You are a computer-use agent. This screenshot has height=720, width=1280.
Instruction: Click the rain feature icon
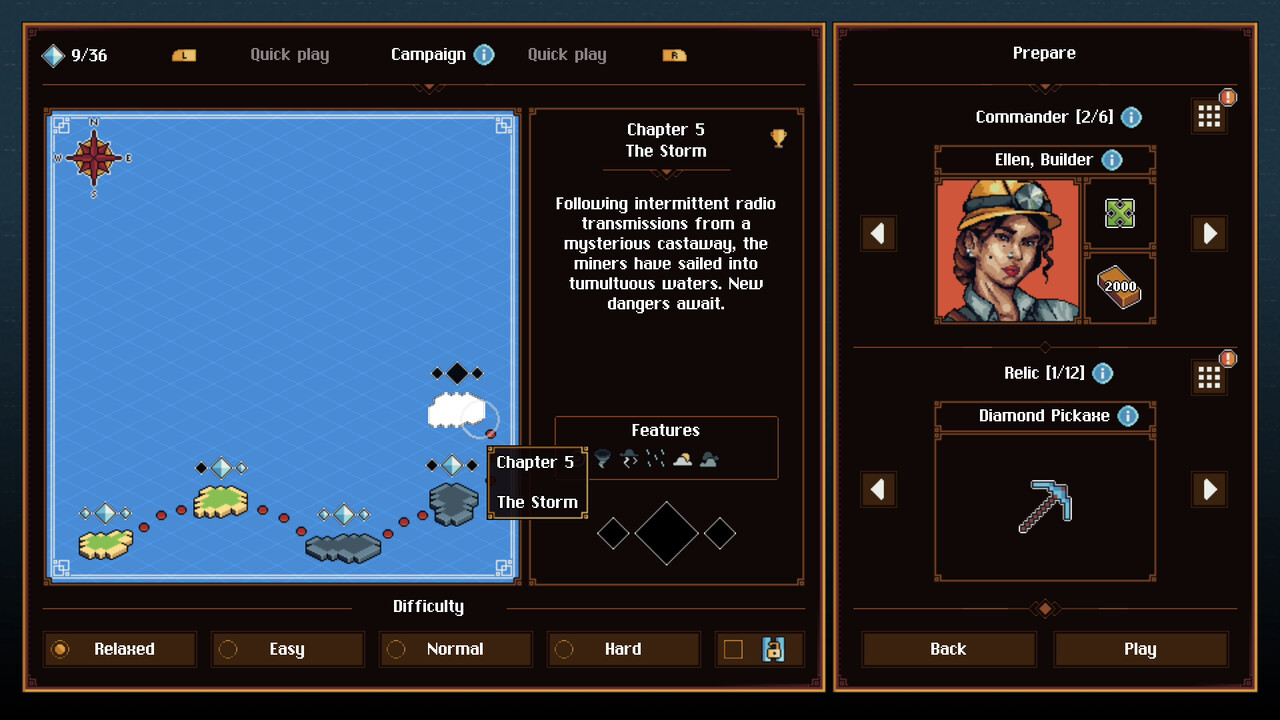pyautogui.click(x=656, y=458)
